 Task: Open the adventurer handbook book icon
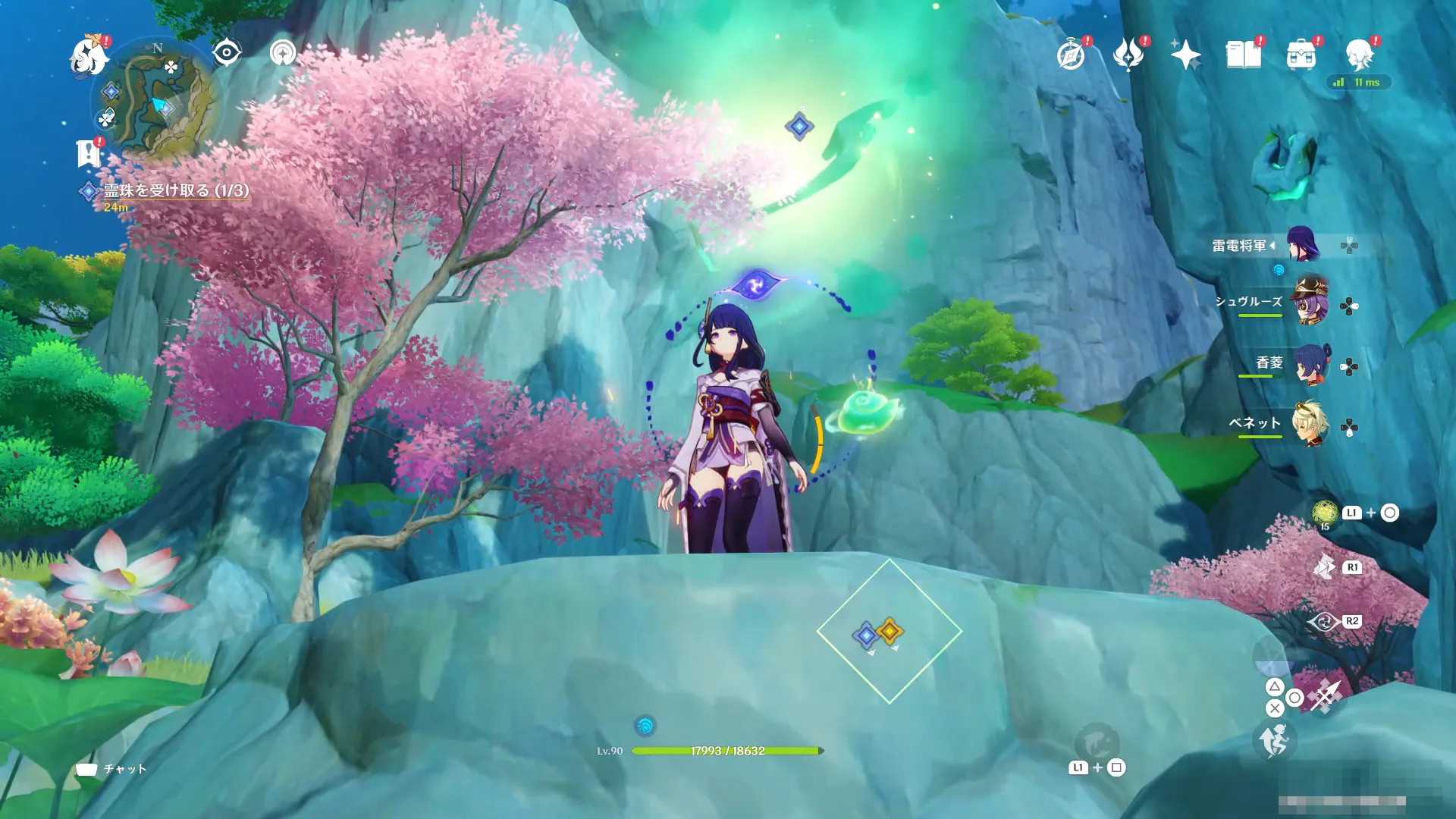coord(1244,55)
